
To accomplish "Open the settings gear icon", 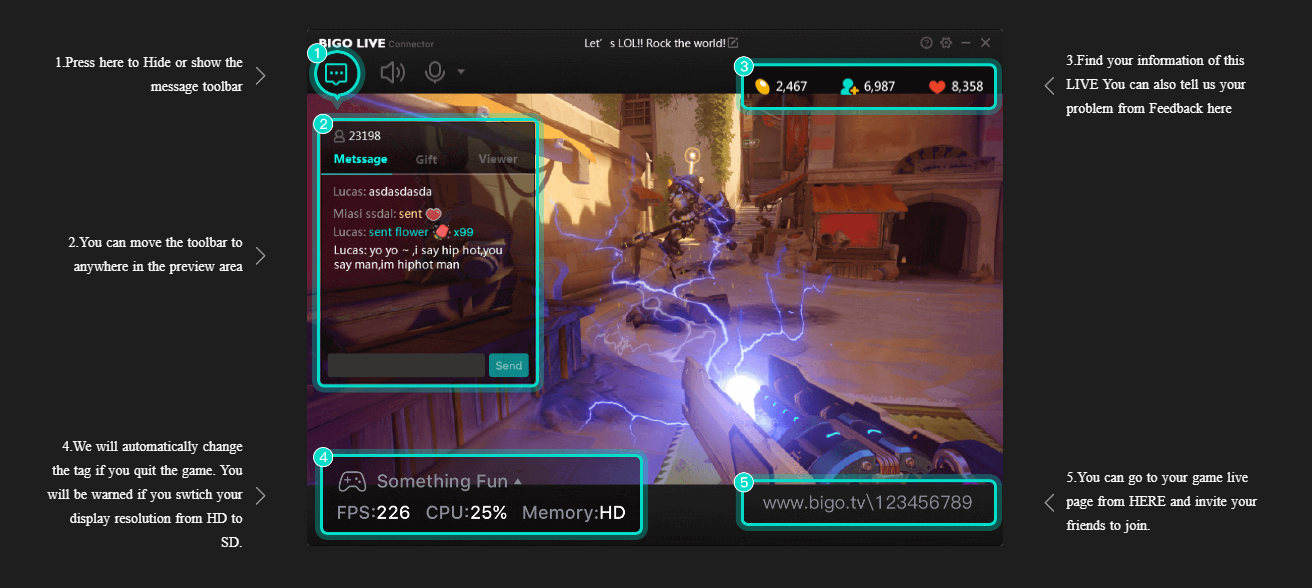I will tap(946, 43).
